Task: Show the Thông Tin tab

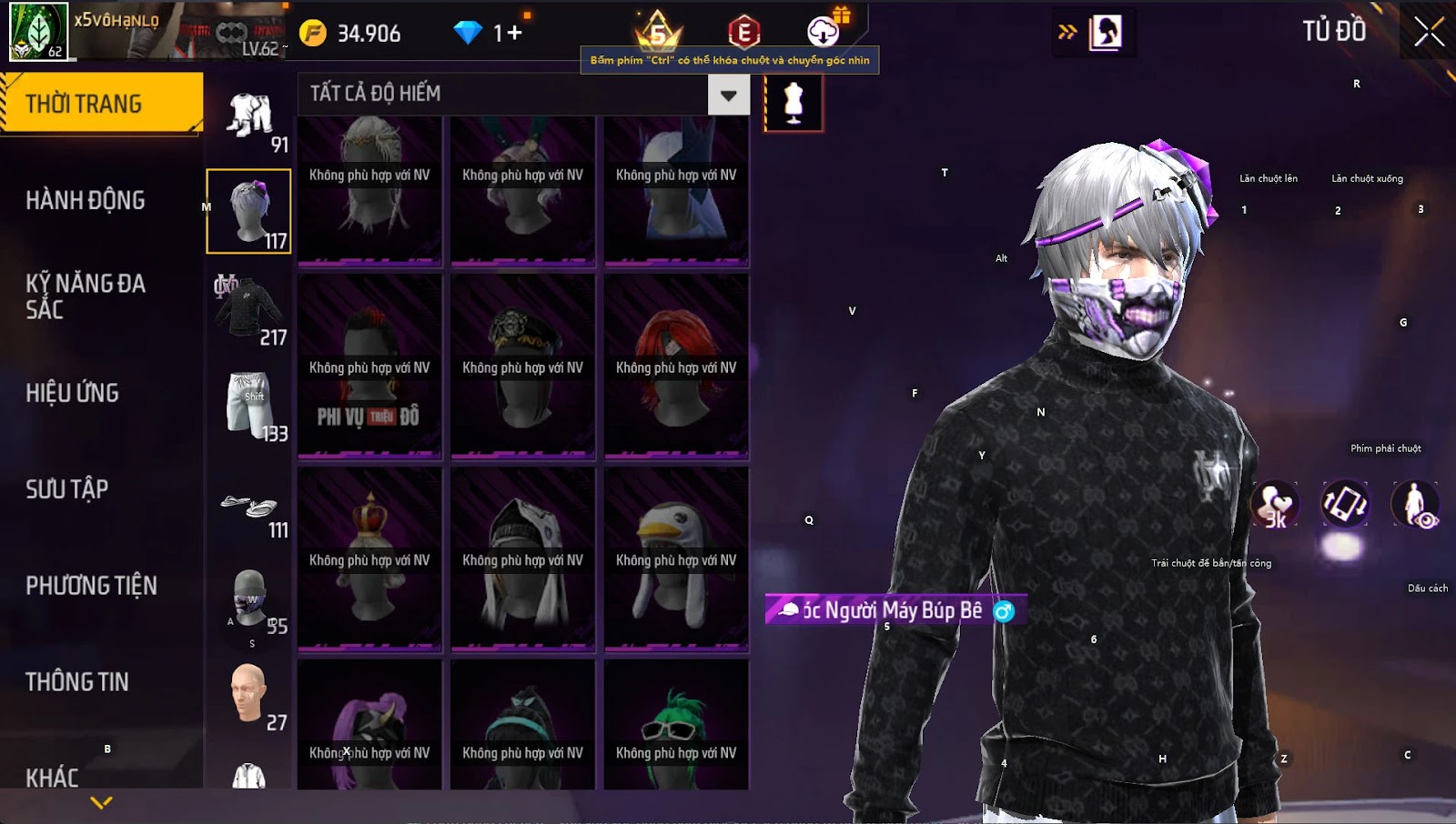Action: click(x=77, y=682)
